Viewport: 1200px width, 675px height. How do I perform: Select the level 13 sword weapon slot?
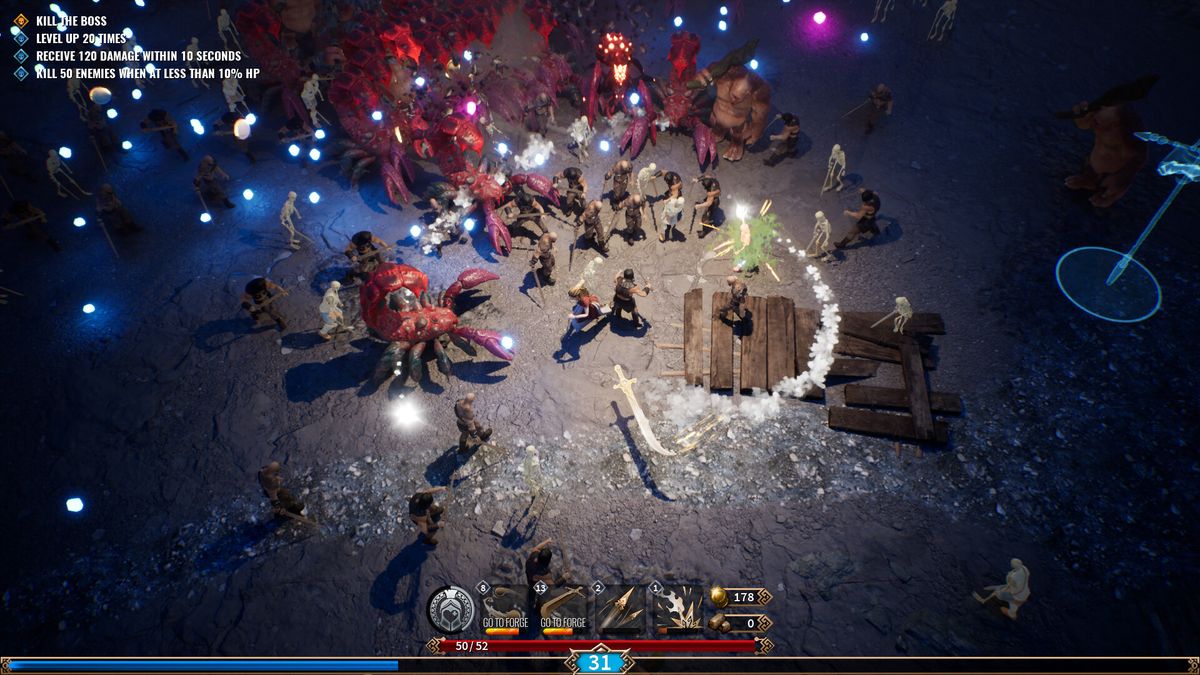coord(563,609)
